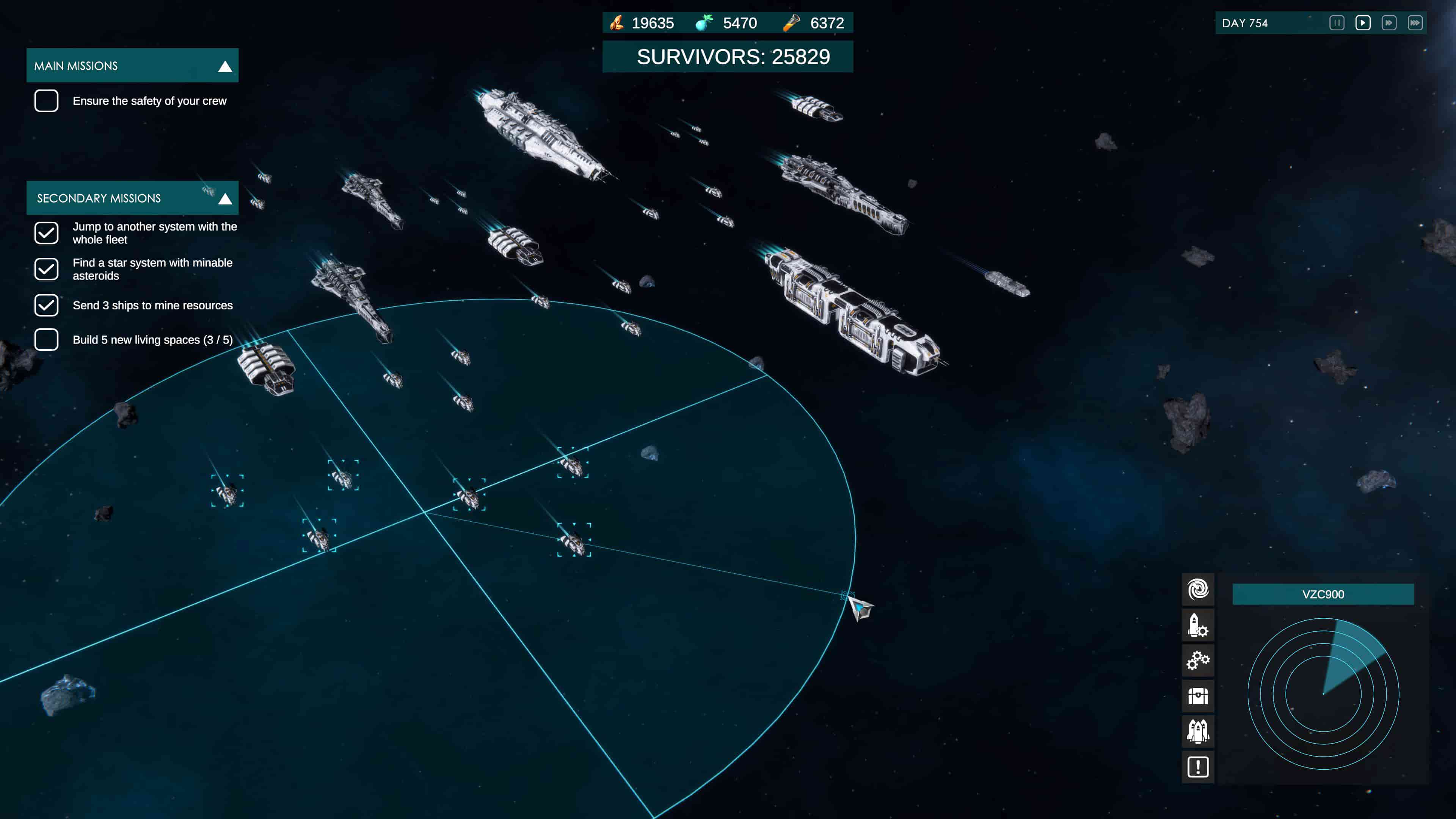Tick the Build 5 new living spaces checkbox
This screenshot has height=819, width=1456.
point(46,340)
